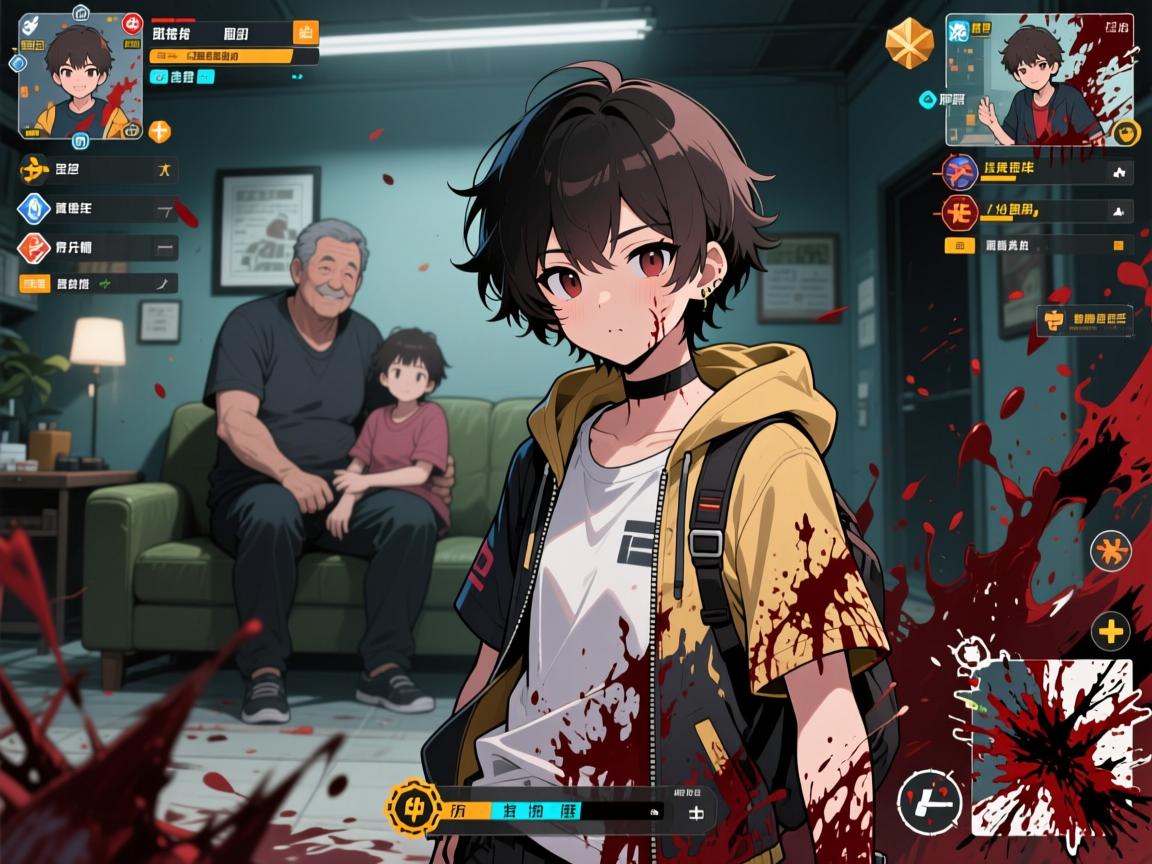This screenshot has height=864, width=1152.
Task: Tap the orange plus button beside the portrait
Action: point(160,131)
